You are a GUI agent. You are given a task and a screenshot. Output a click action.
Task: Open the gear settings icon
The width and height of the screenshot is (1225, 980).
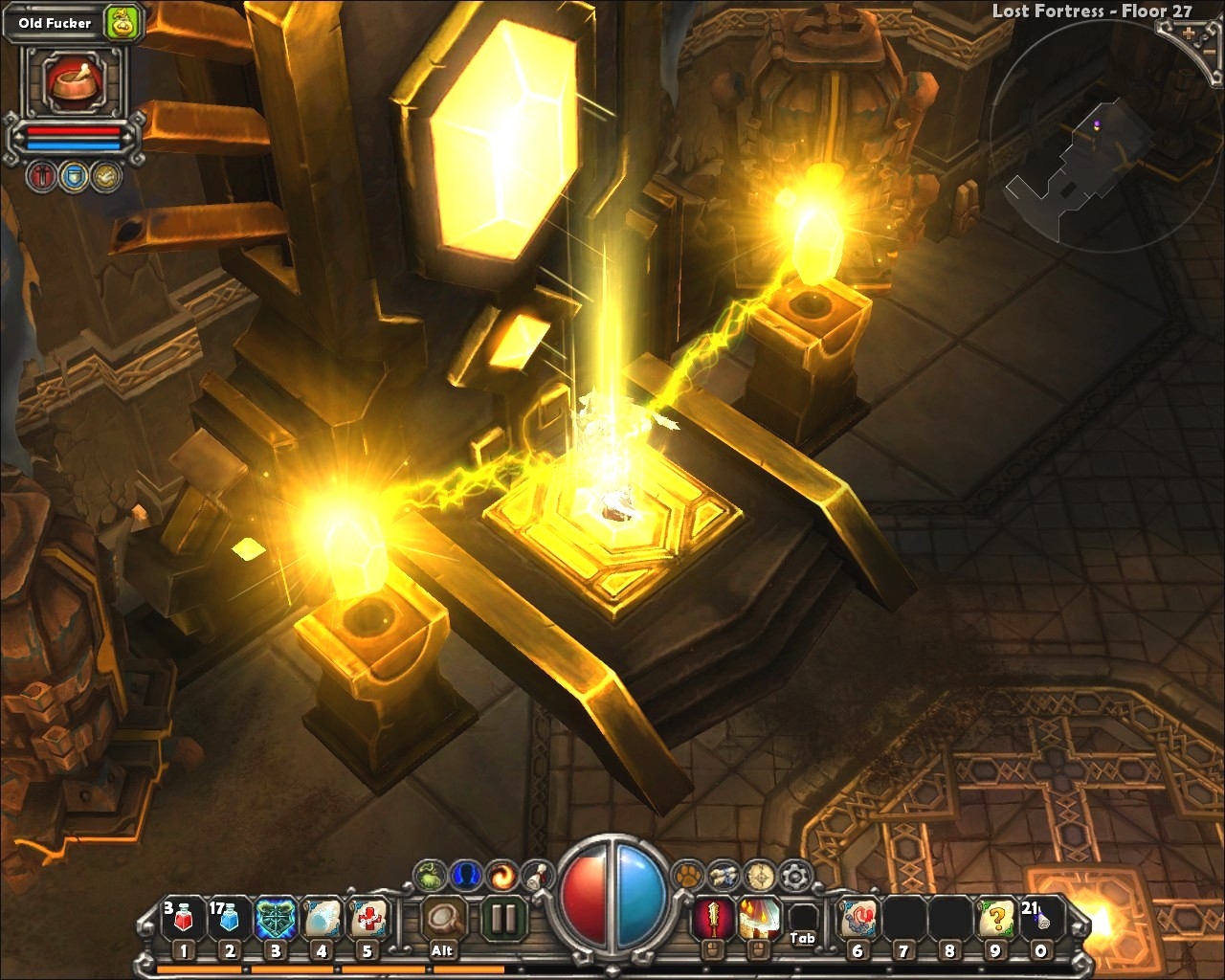pos(794,874)
